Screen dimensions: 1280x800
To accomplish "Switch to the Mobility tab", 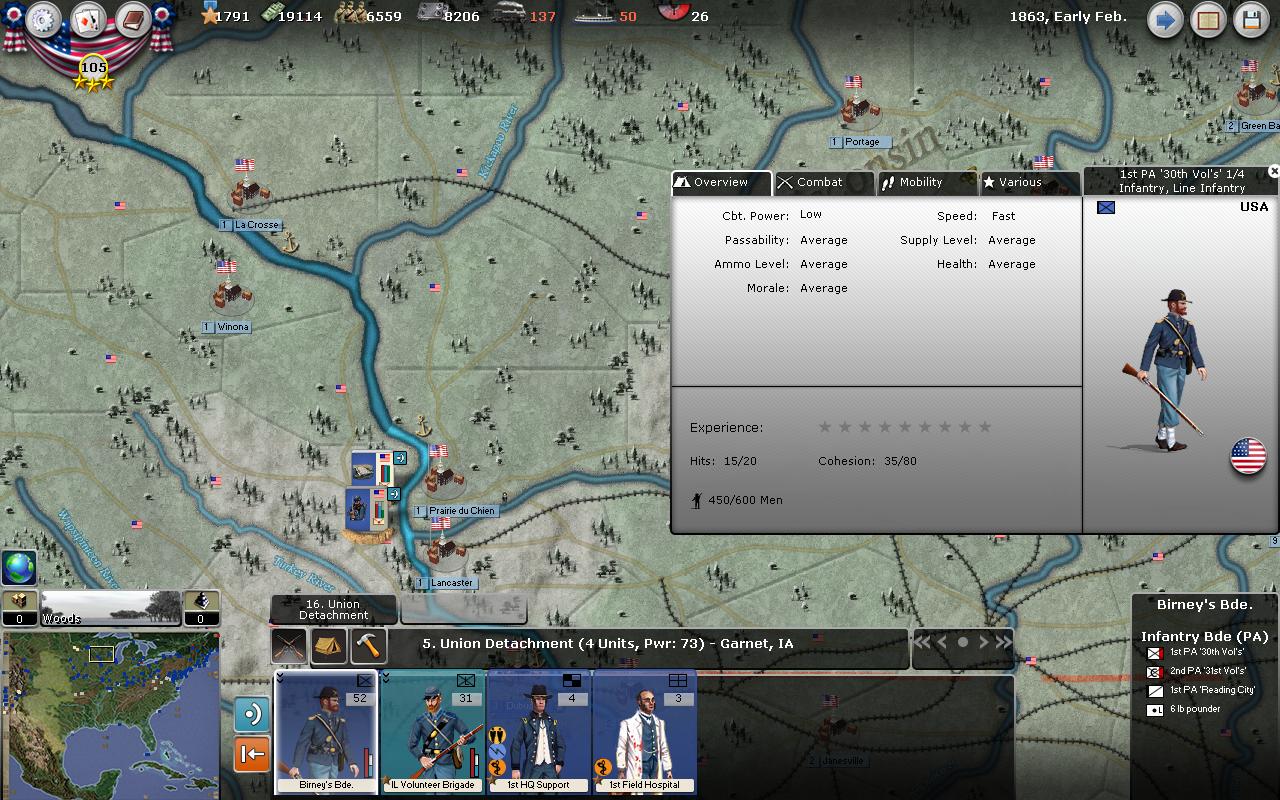I will 926,183.
